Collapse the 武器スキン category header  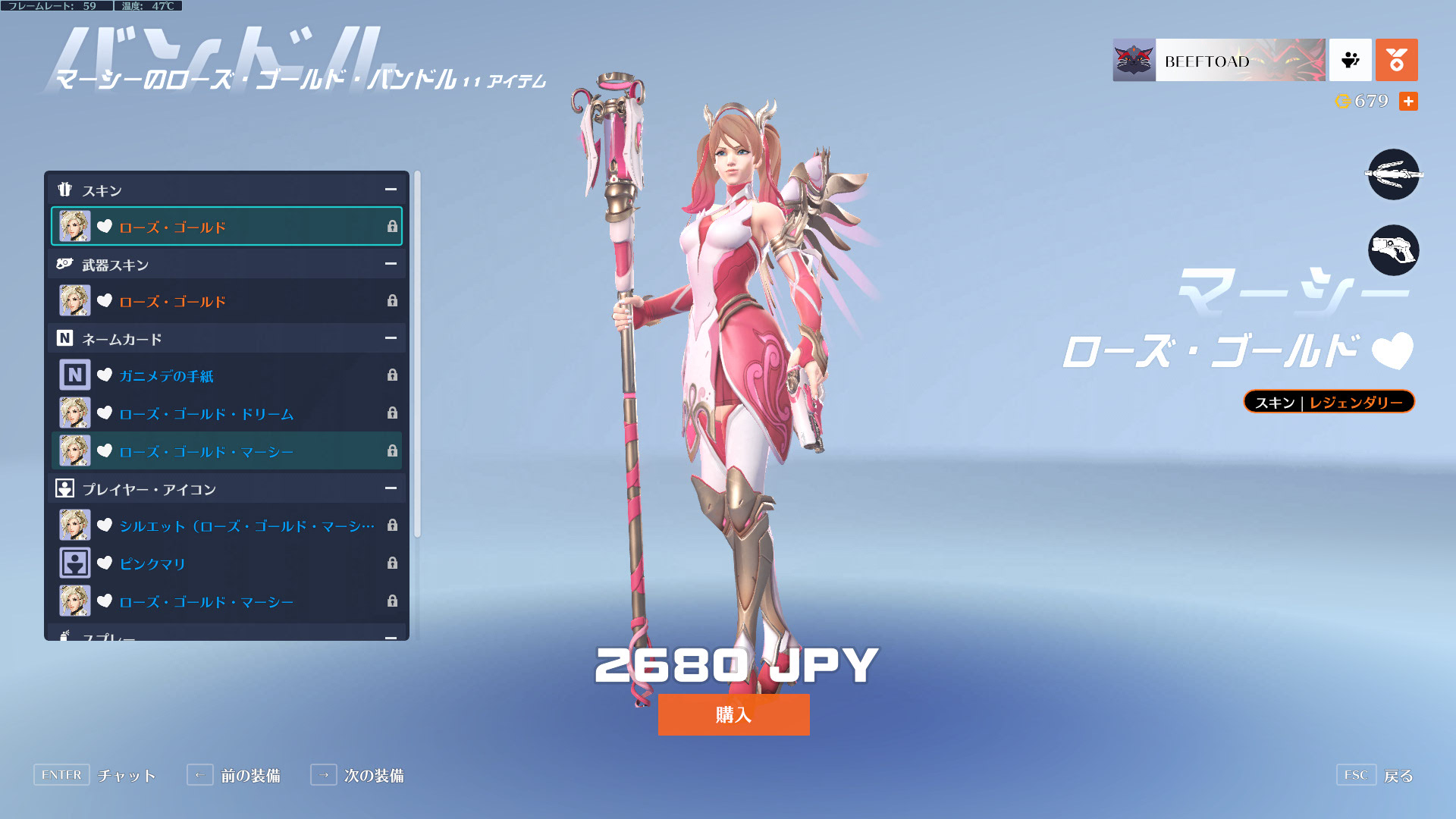pyautogui.click(x=391, y=264)
